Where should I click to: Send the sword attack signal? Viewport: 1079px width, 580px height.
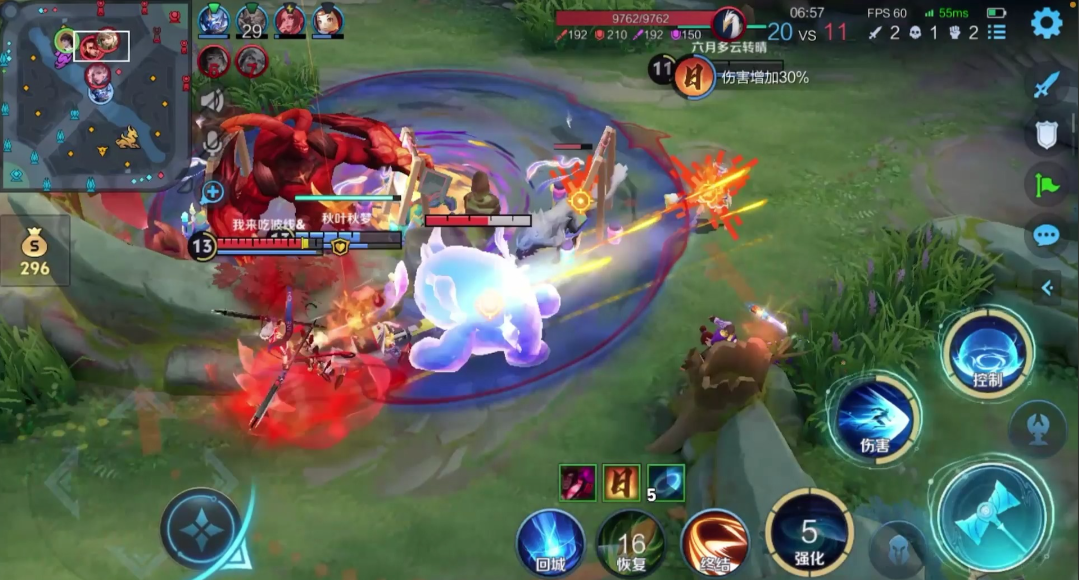[1045, 85]
